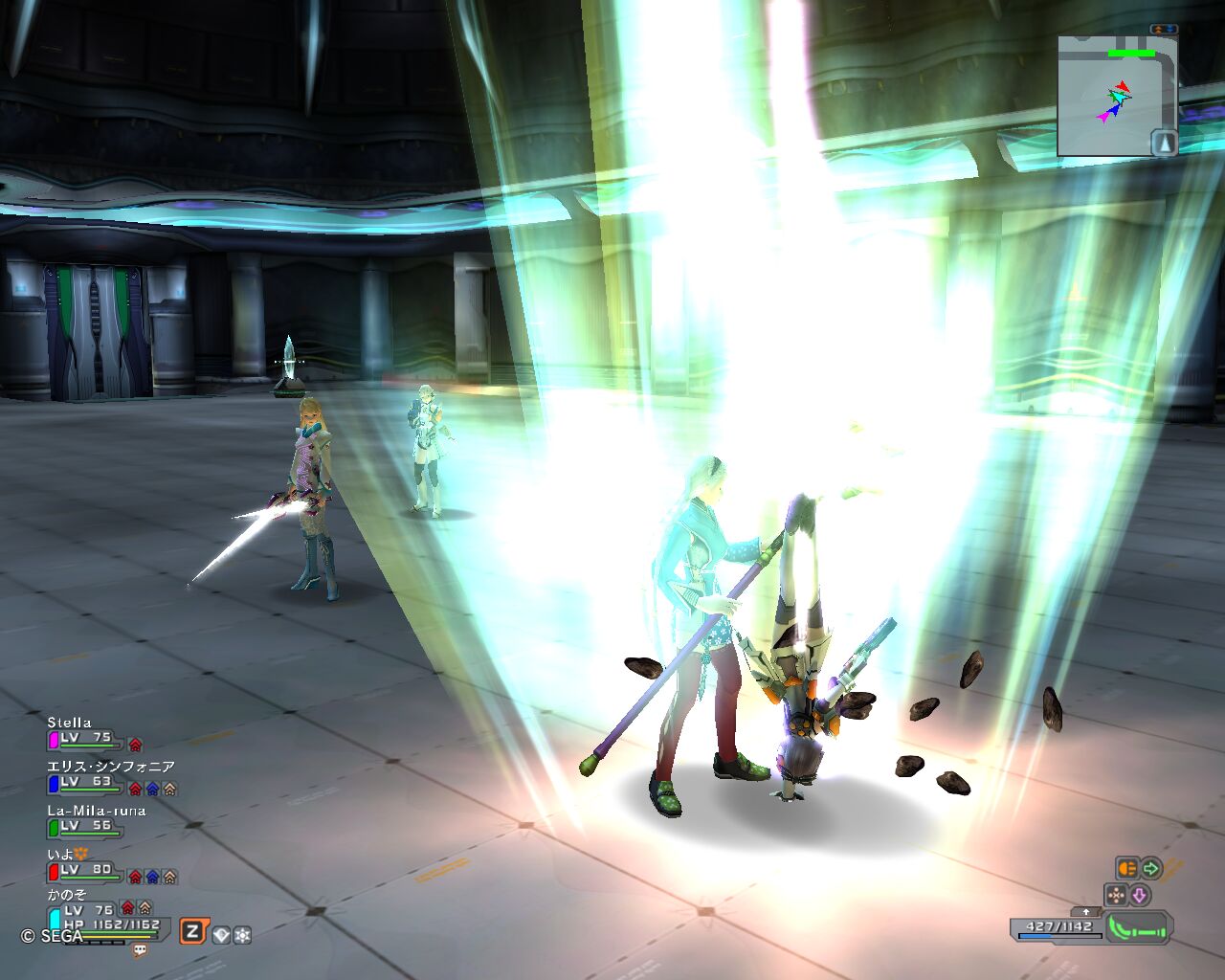Click the diamond icon beside the Z

pos(222,935)
